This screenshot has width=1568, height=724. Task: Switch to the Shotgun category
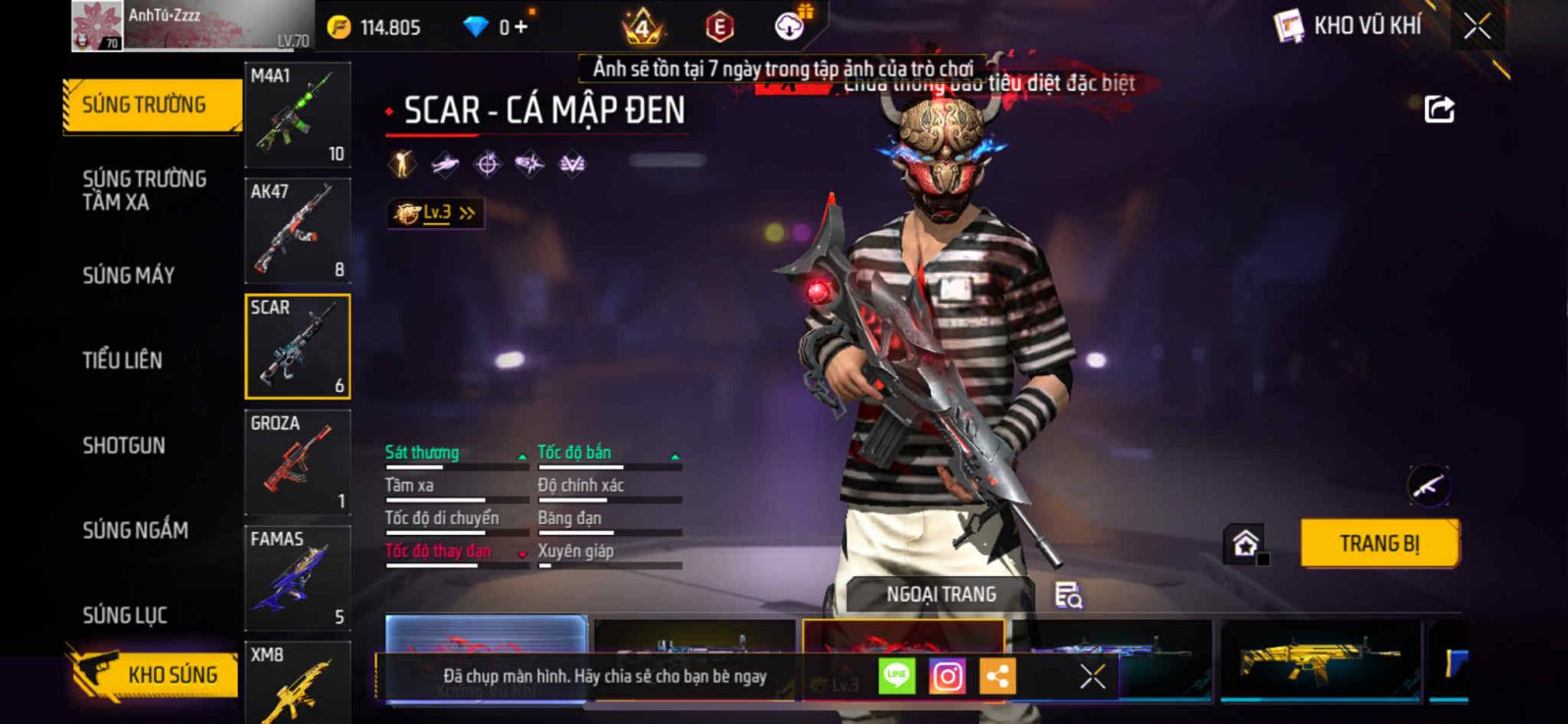124,446
